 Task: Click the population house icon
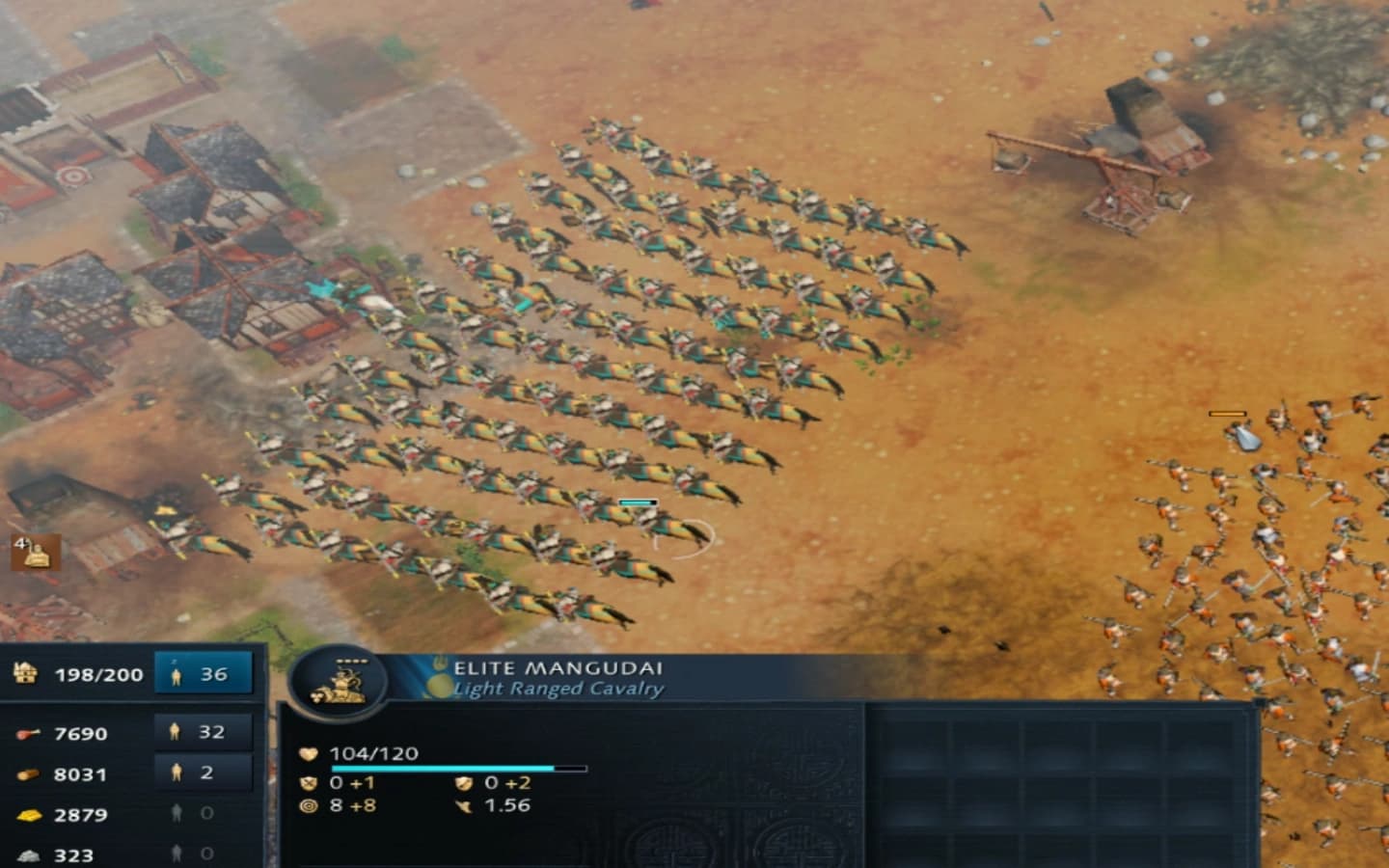tap(26, 674)
